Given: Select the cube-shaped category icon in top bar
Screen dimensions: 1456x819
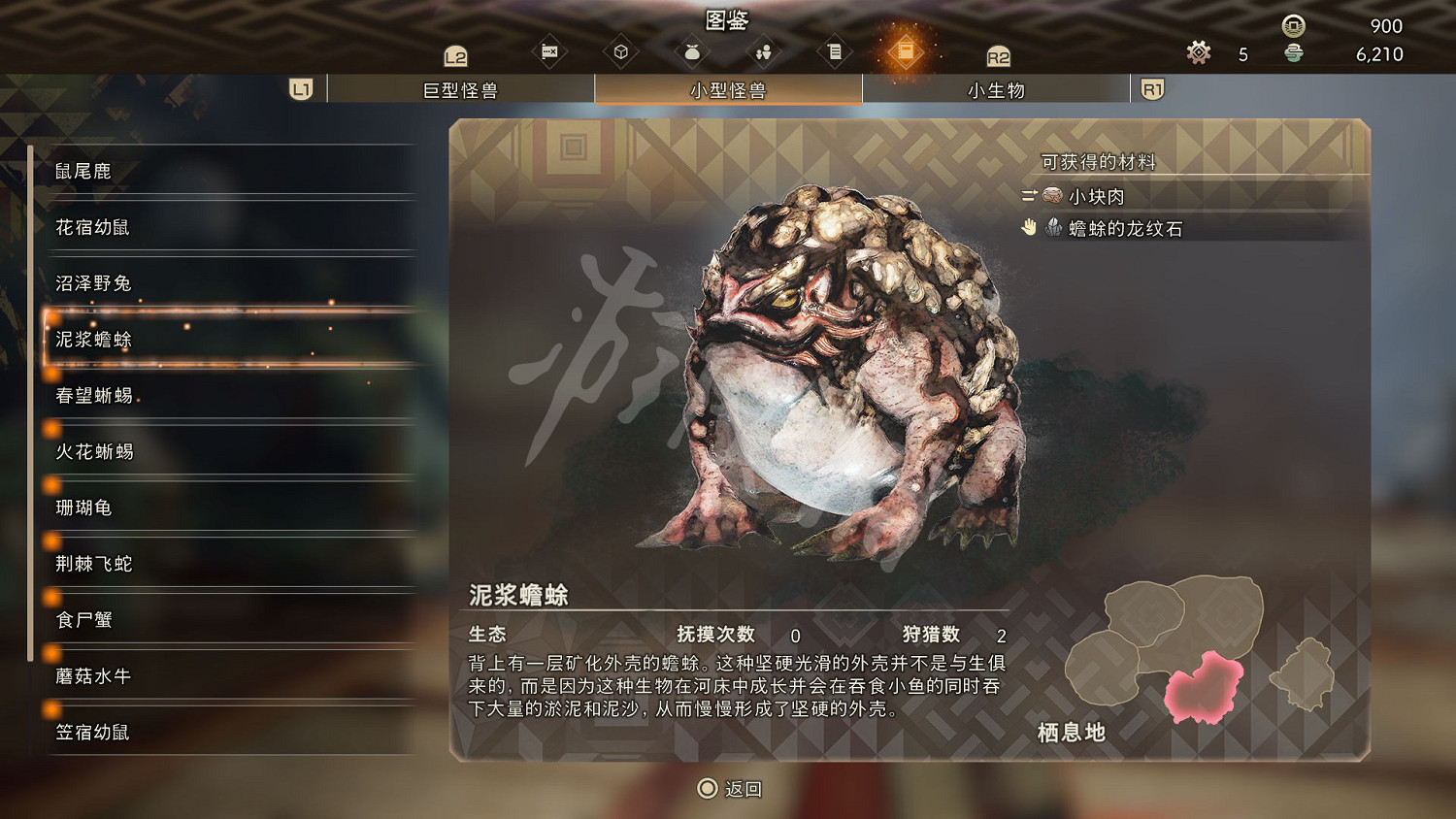Looking at the screenshot, I should 622,50.
